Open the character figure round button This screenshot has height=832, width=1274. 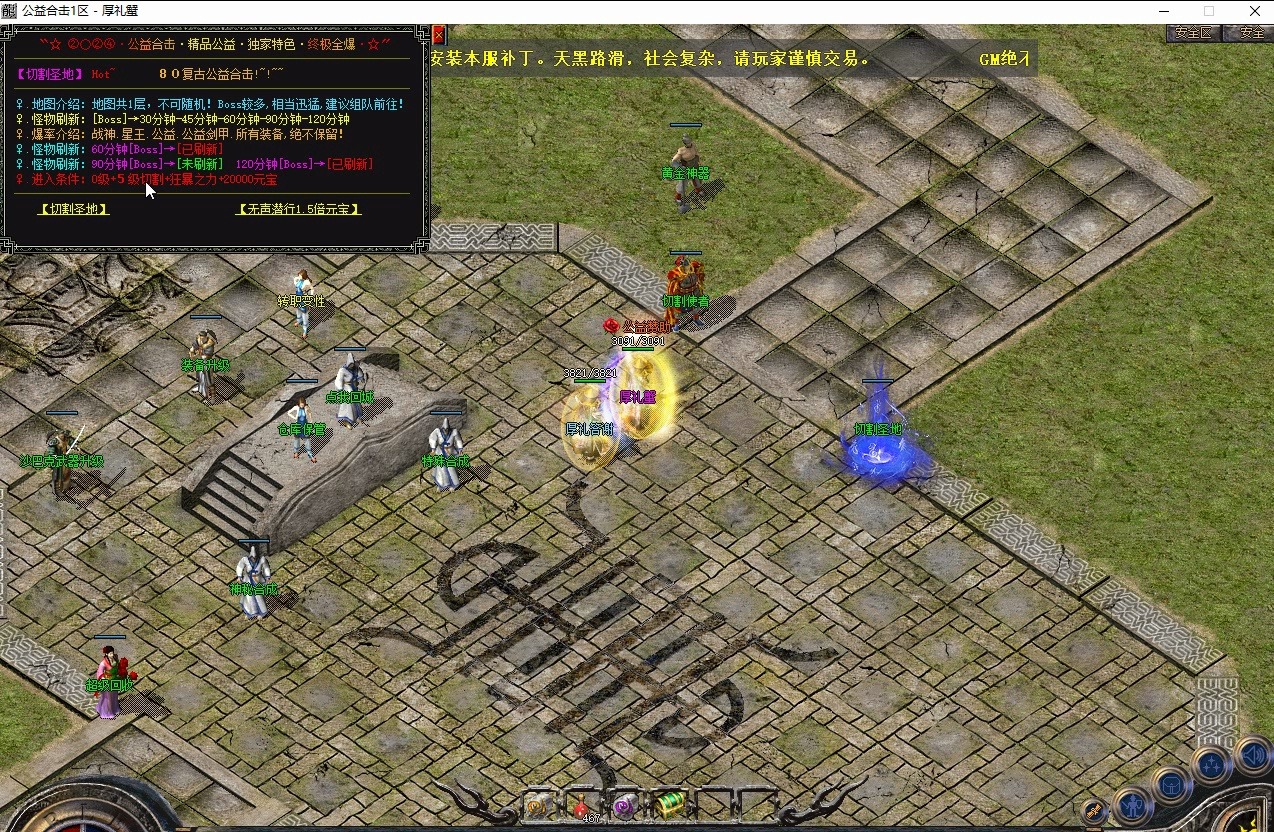(1132, 805)
